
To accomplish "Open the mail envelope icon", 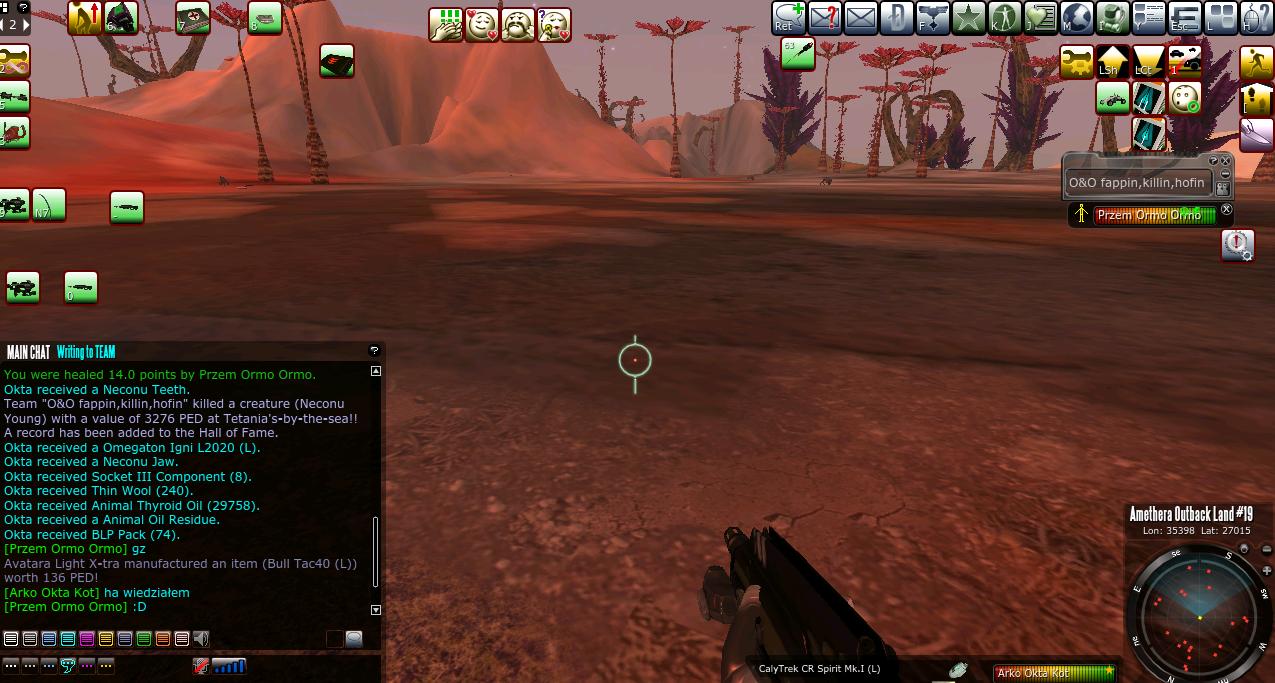I will [x=860, y=17].
